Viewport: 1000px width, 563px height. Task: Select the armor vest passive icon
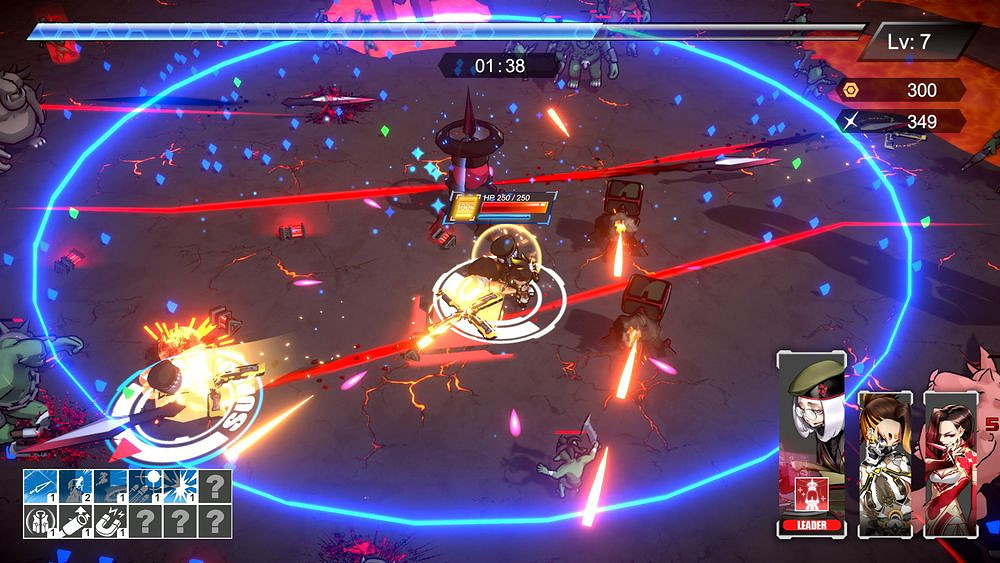pos(41,521)
